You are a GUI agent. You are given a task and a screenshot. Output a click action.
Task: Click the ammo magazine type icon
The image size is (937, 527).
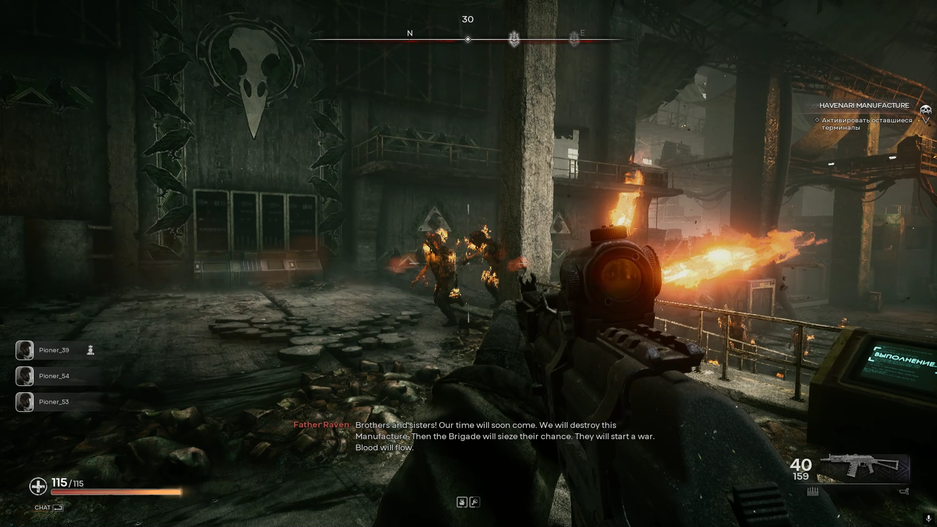coord(813,491)
